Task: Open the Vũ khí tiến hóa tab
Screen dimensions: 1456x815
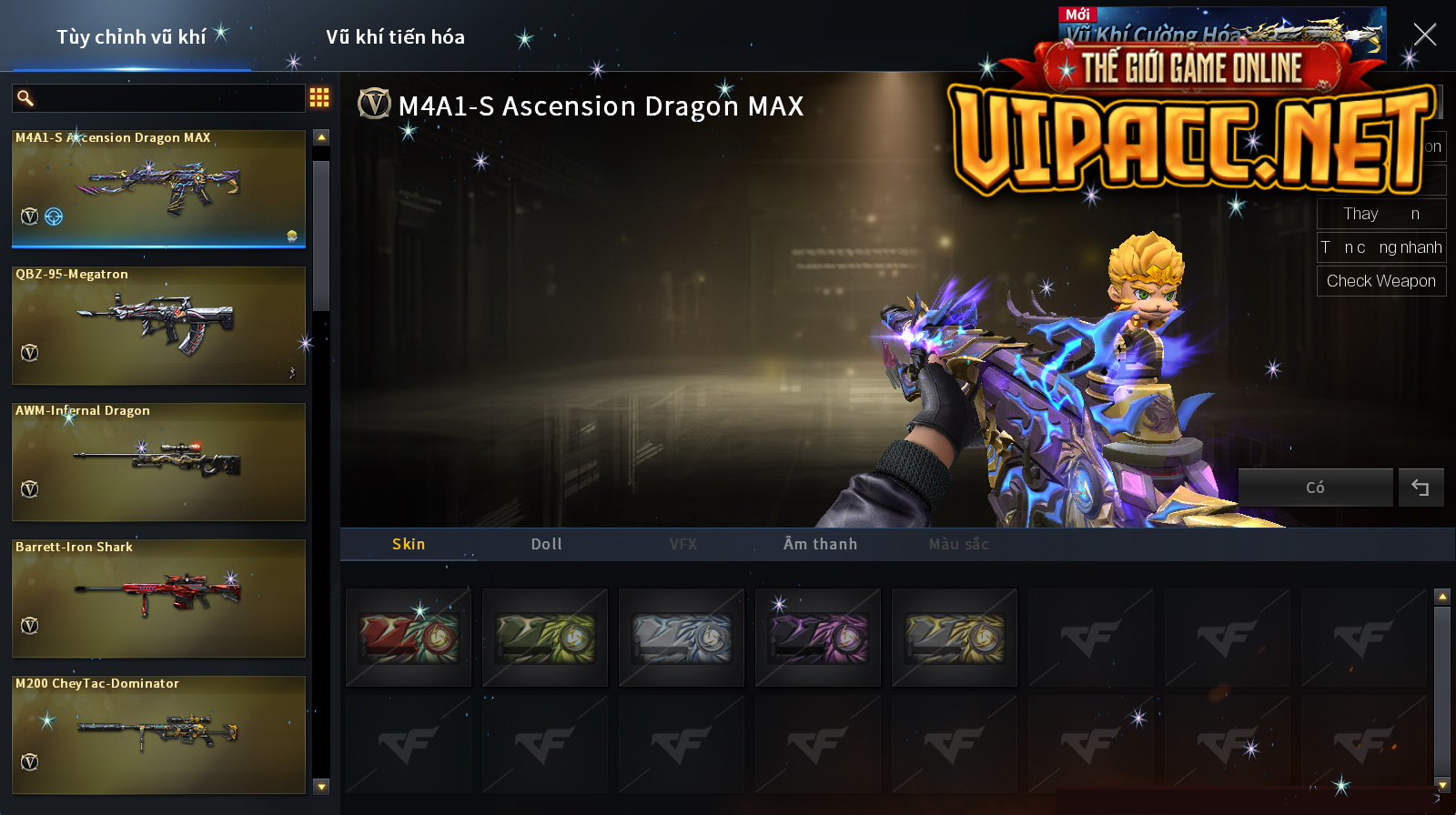Action: tap(395, 37)
